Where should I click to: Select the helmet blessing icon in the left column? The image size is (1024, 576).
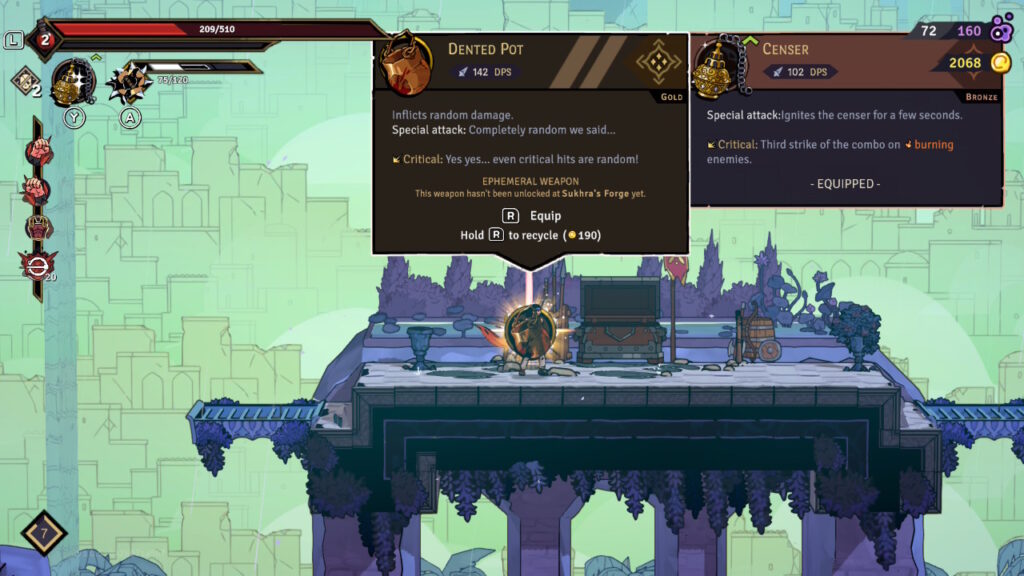[x=38, y=226]
